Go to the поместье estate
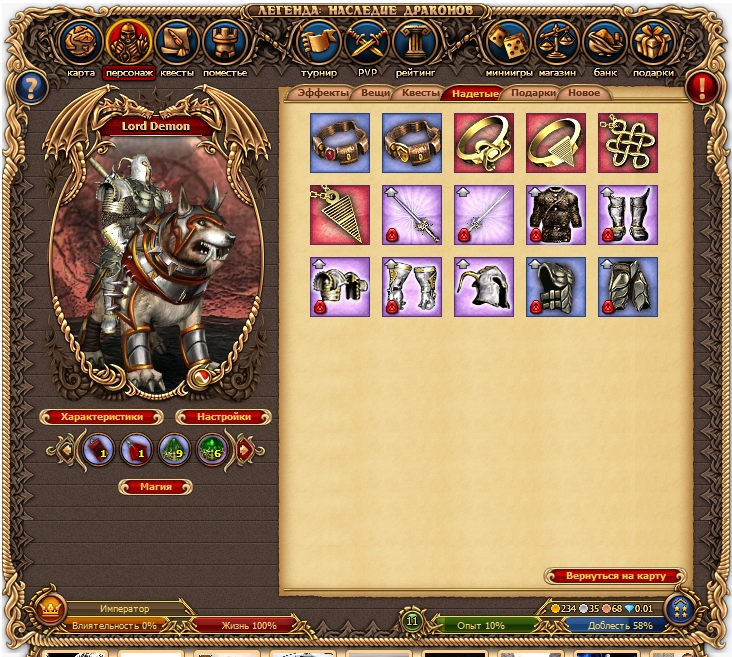732x657 pixels. (224, 44)
